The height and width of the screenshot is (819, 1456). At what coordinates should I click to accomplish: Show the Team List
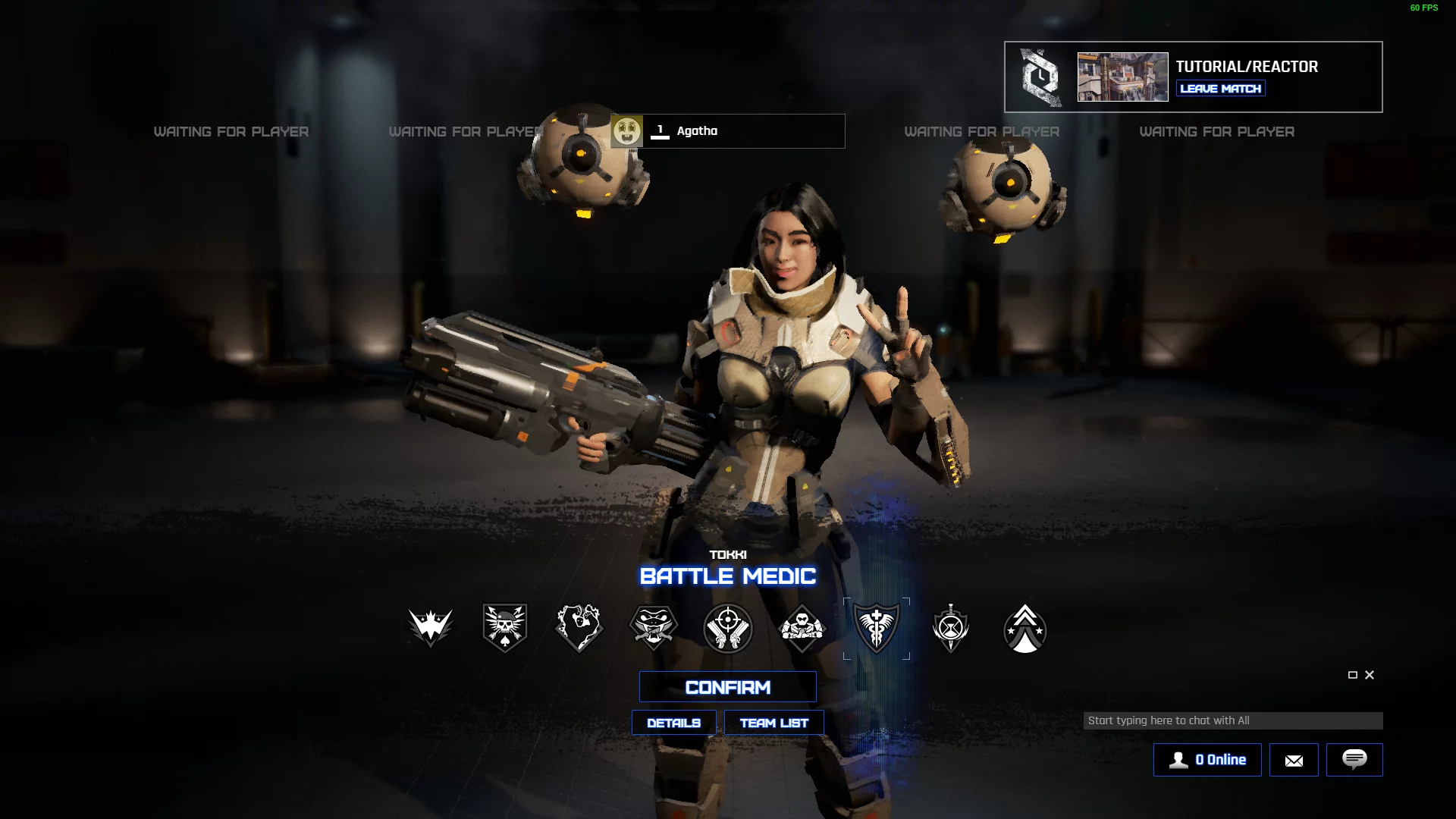(x=773, y=723)
